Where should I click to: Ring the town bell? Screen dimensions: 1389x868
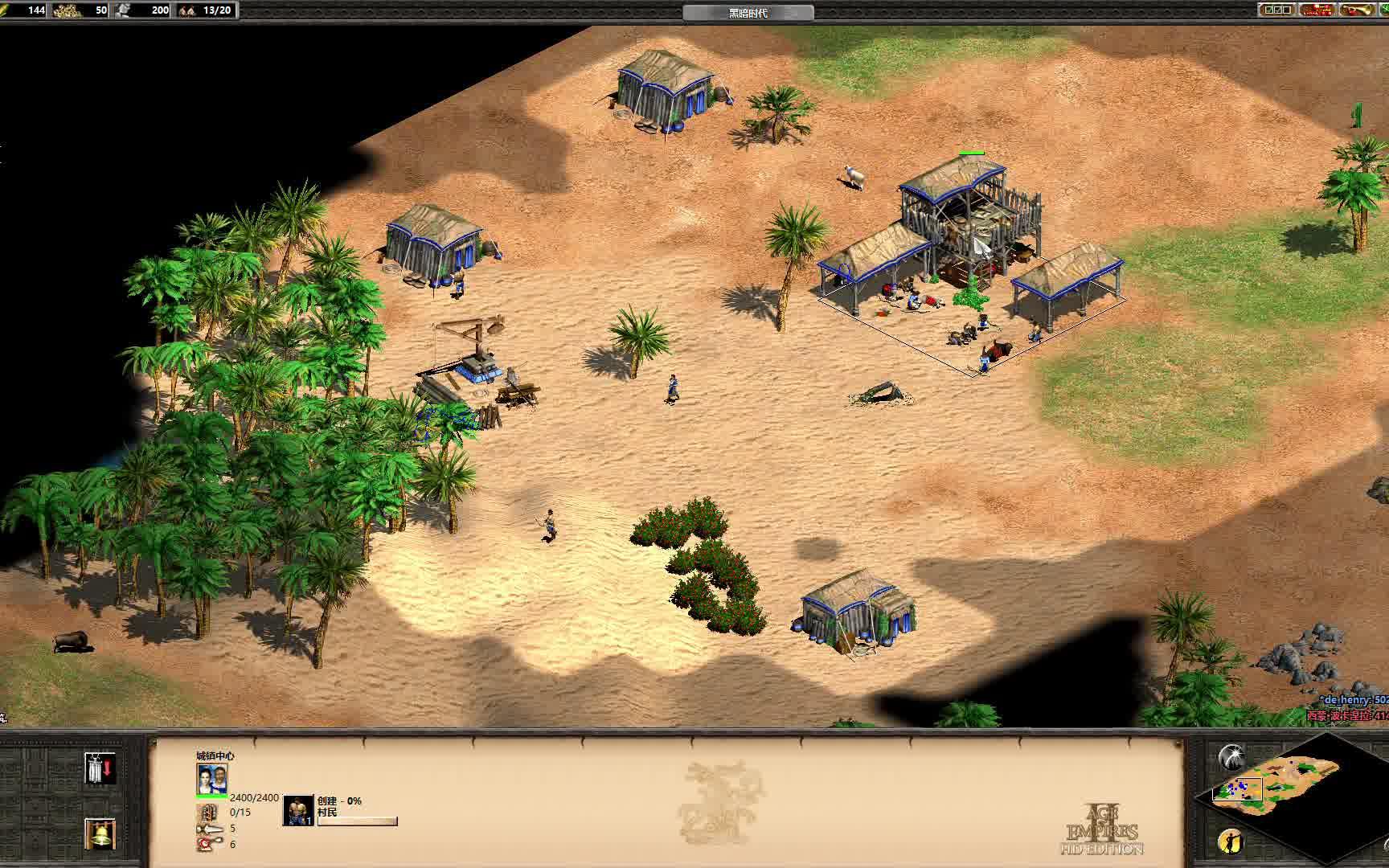click(x=100, y=833)
